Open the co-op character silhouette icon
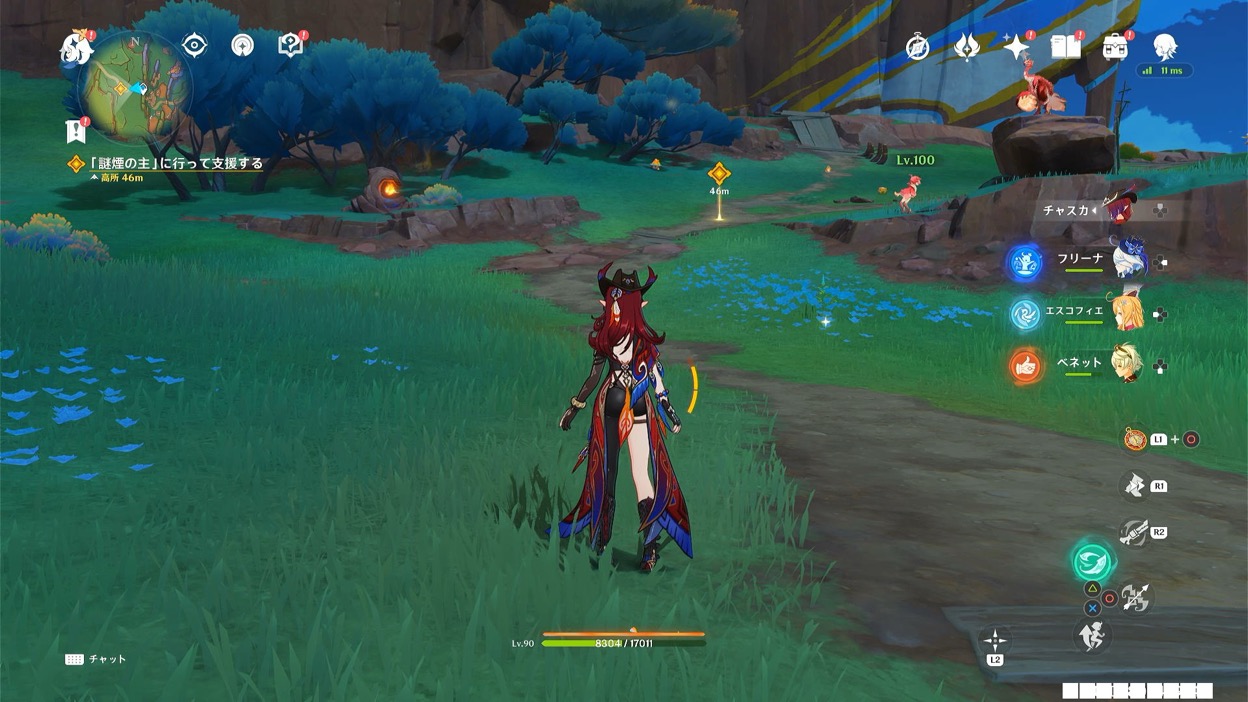1248x702 pixels. [x=1164, y=45]
